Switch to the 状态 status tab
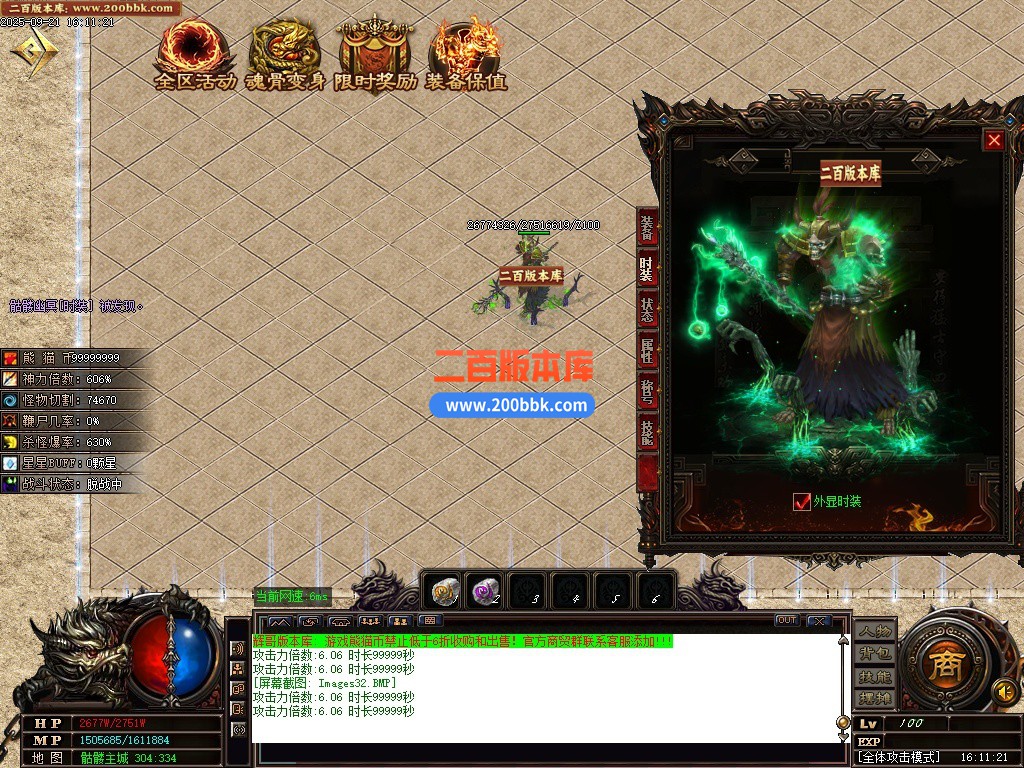Image resolution: width=1024 pixels, height=768 pixels. tap(647, 310)
